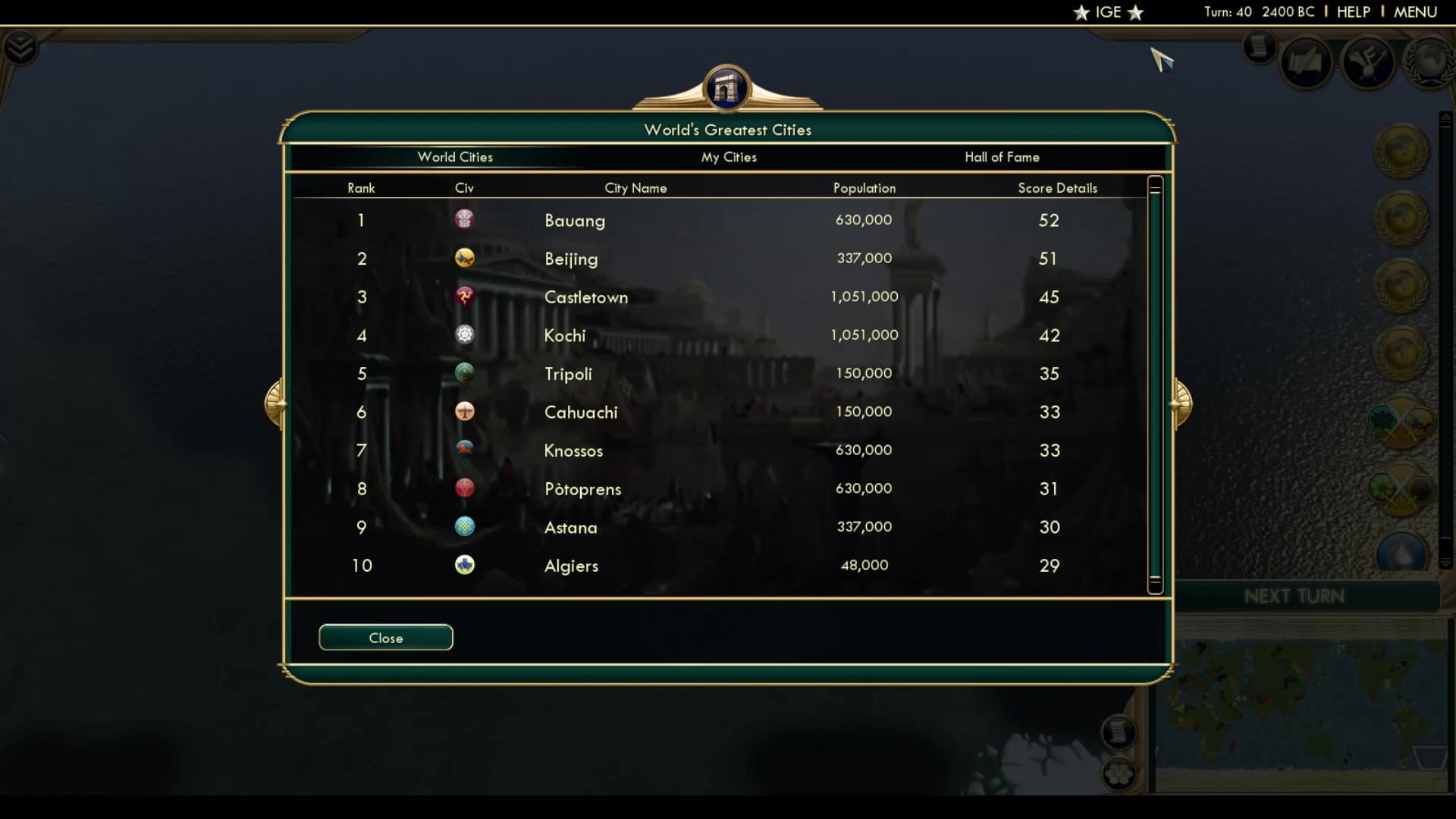The height and width of the screenshot is (819, 1456).
Task: Click Algiers' blue civilization icon
Action: click(465, 565)
